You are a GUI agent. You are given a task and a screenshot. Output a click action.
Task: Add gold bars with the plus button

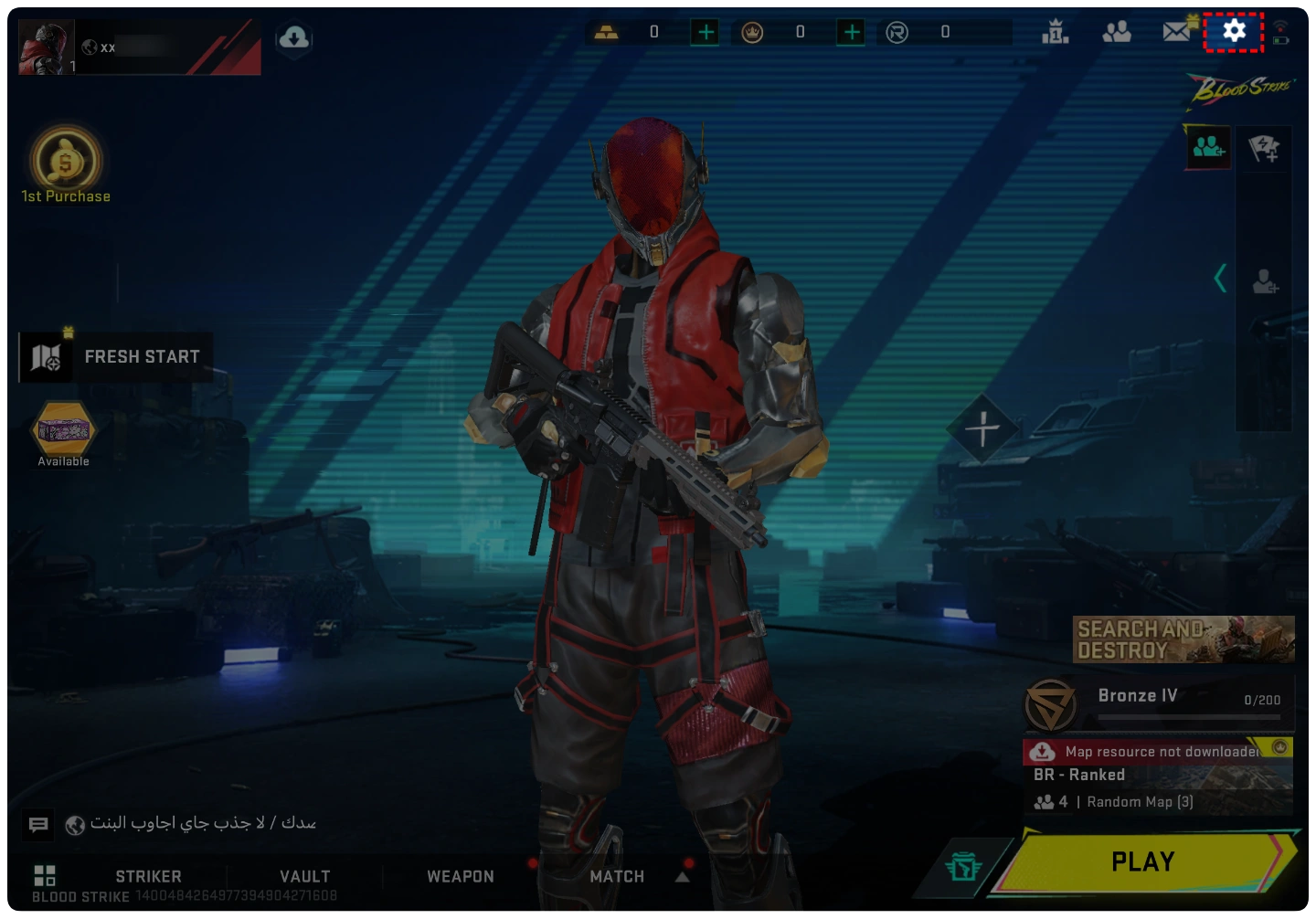(706, 33)
